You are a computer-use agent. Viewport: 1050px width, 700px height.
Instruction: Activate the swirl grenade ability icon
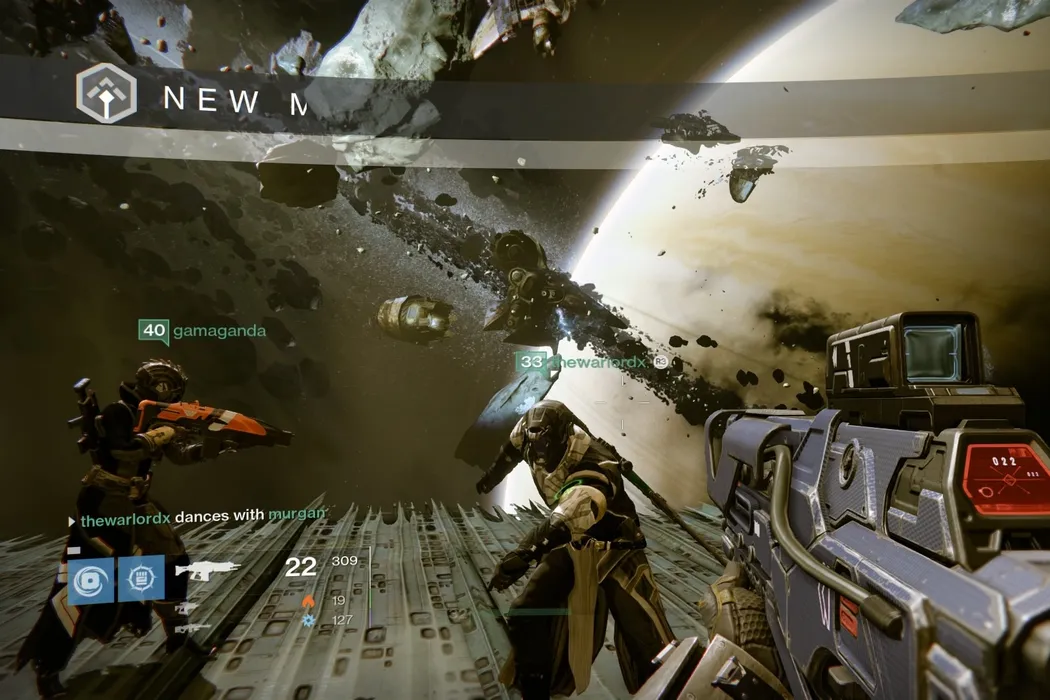point(91,580)
